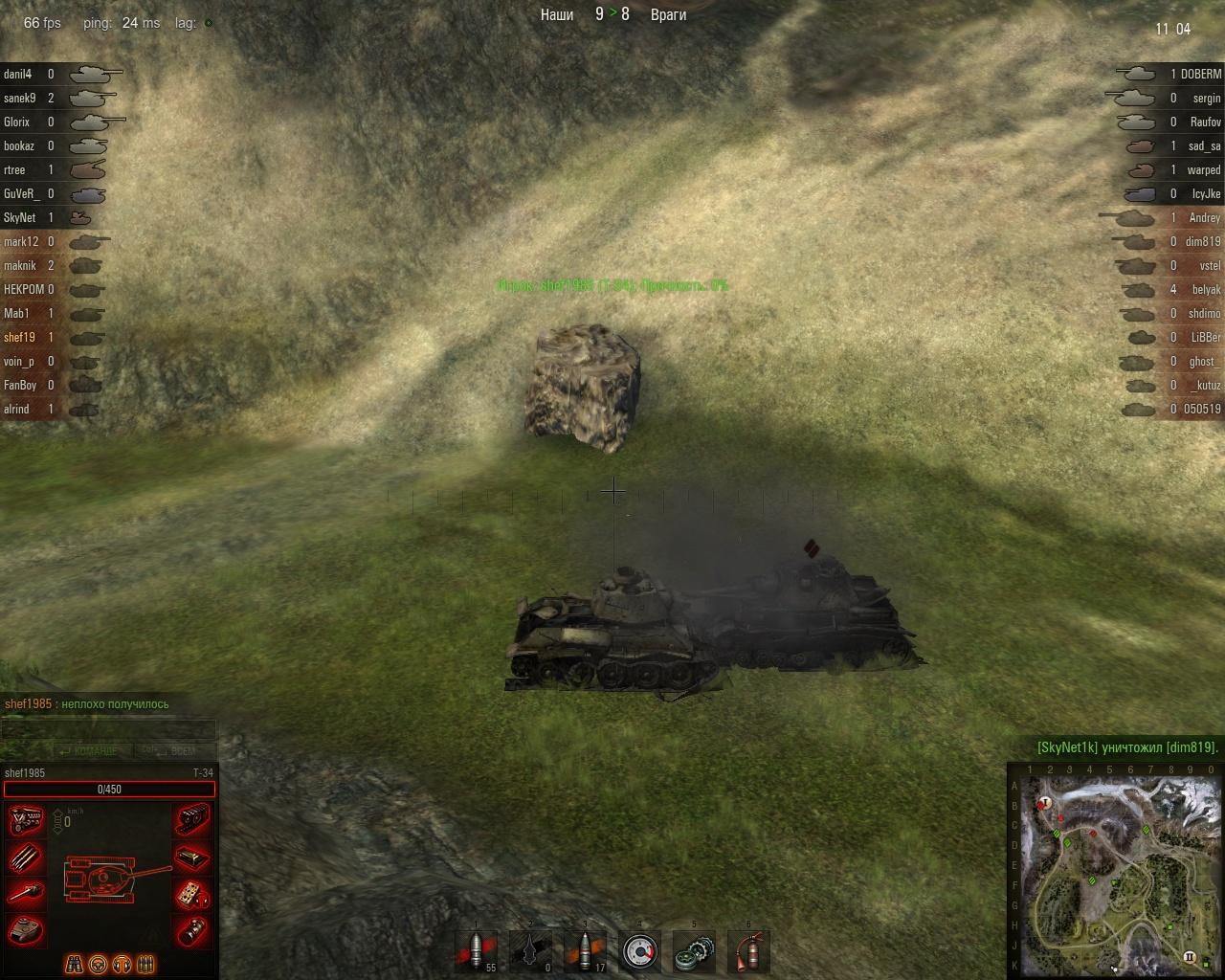Use the fire extinguisher consumable
This screenshot has height=980, width=1225.
748,951
